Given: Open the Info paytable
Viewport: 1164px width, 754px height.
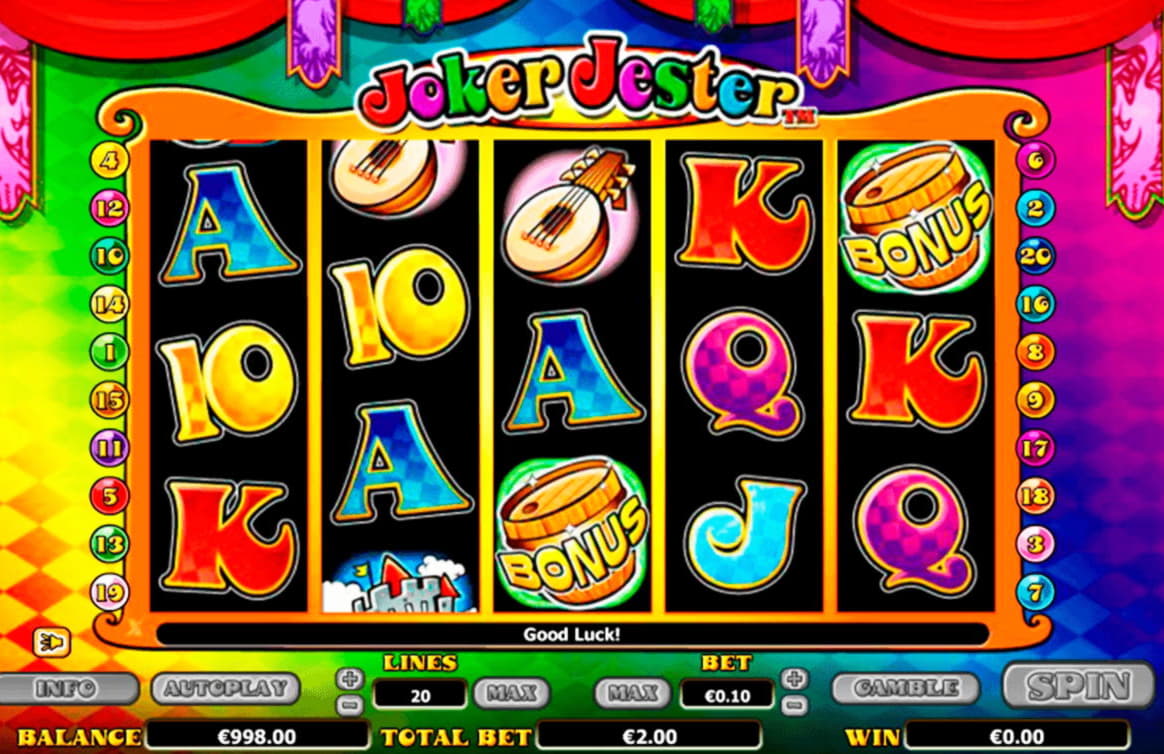Looking at the screenshot, I should coord(66,688).
